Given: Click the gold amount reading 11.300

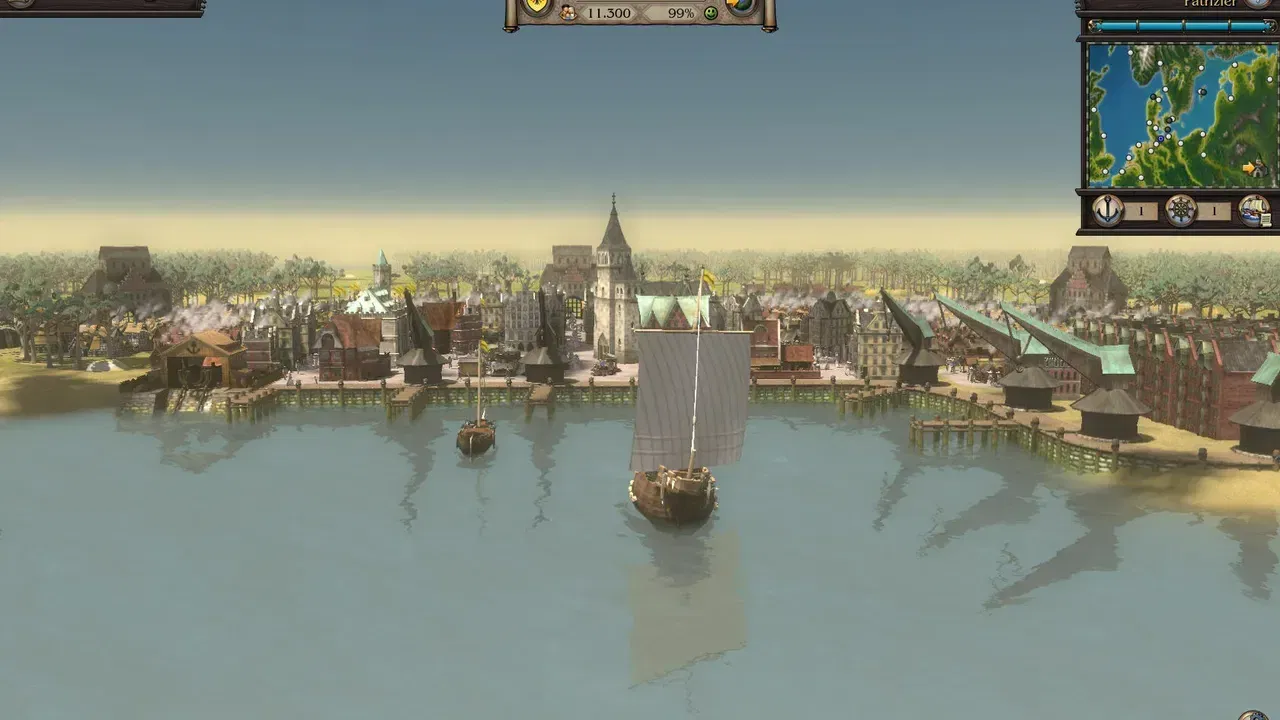Looking at the screenshot, I should [x=609, y=13].
